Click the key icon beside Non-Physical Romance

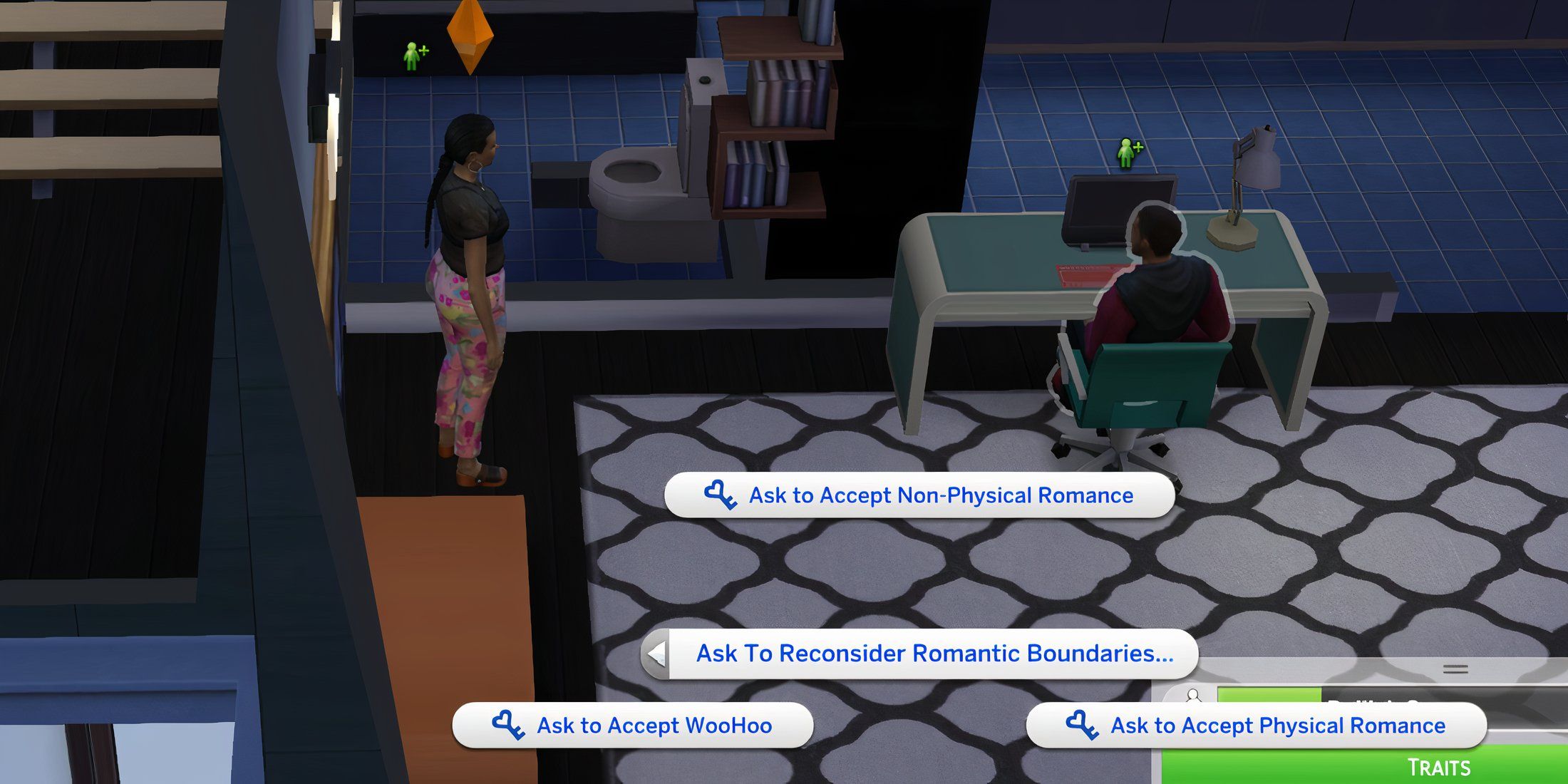point(718,495)
